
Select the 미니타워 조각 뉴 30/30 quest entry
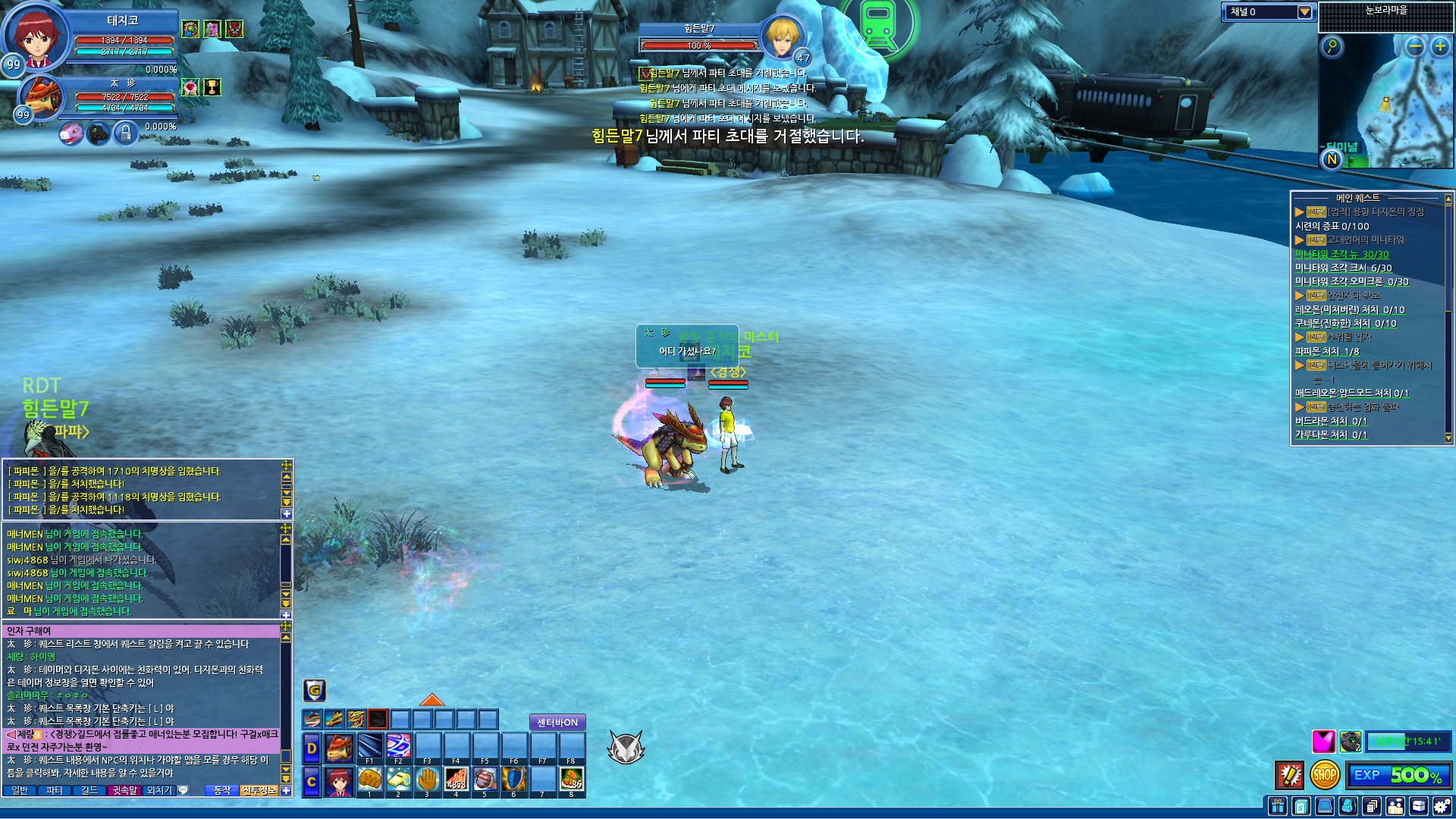point(1341,255)
